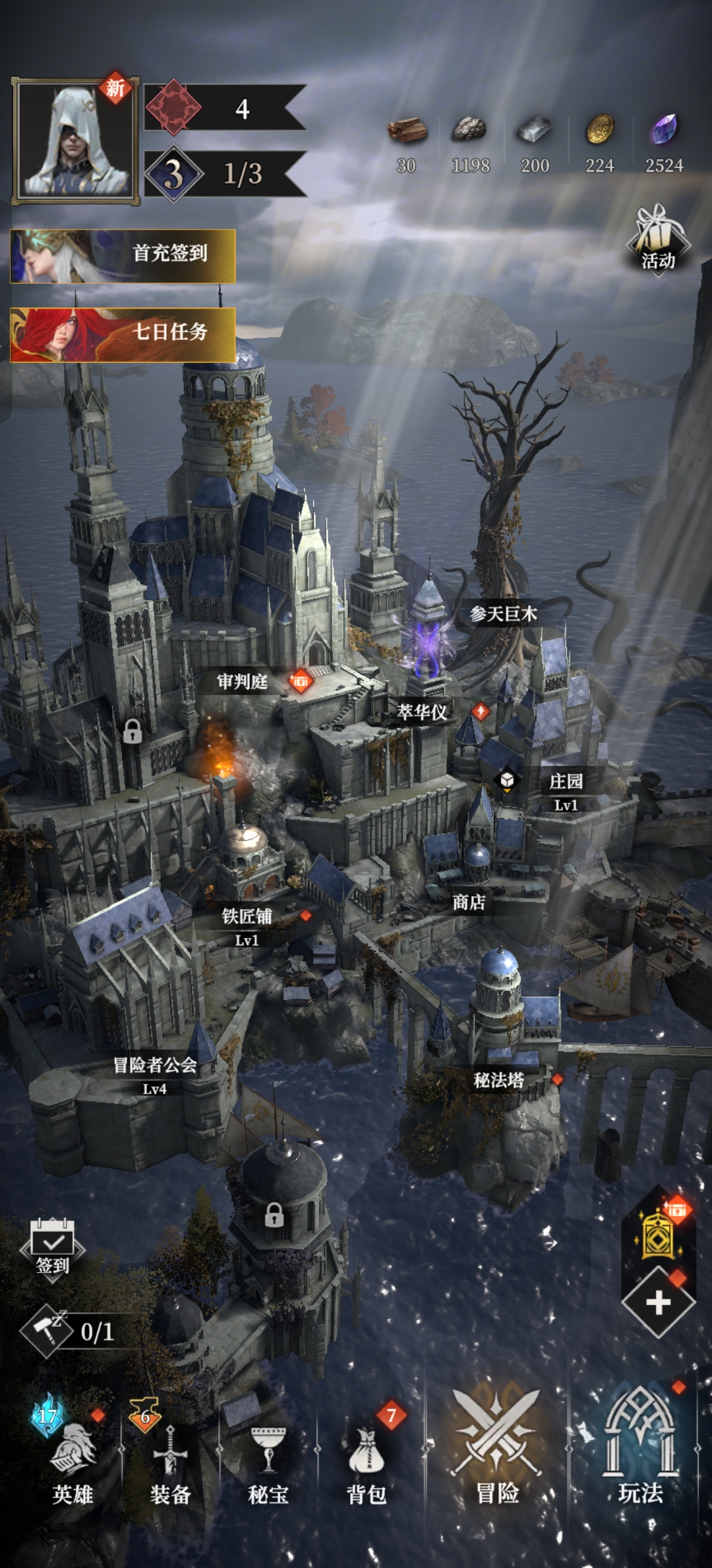Open the 英雄 heroes menu

click(x=73, y=1464)
